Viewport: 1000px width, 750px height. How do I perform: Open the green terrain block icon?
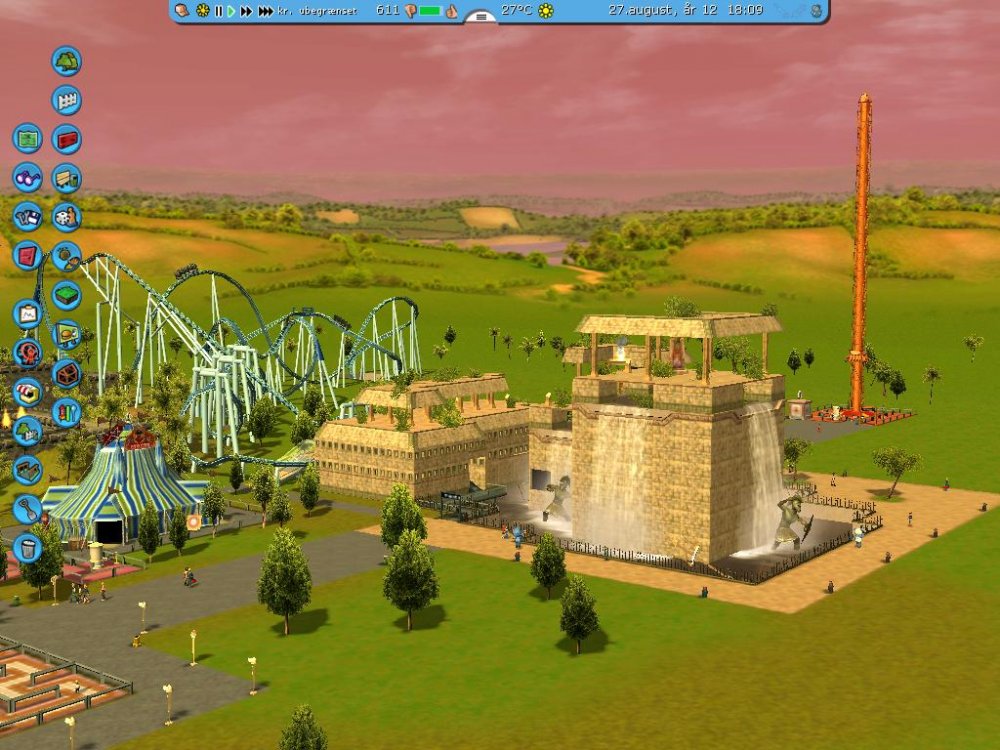pos(66,295)
